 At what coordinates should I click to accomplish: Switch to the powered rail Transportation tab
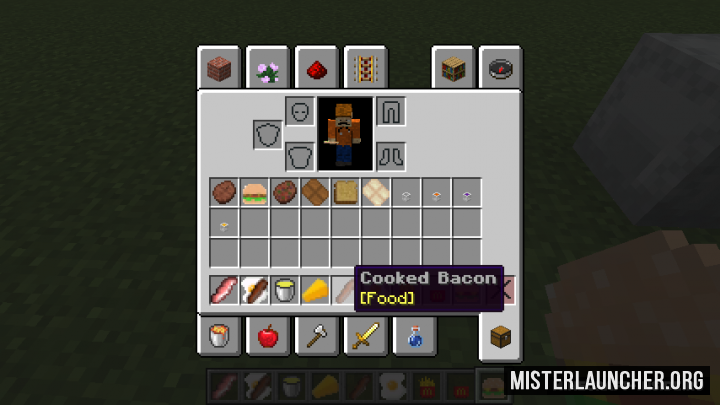(x=365, y=70)
